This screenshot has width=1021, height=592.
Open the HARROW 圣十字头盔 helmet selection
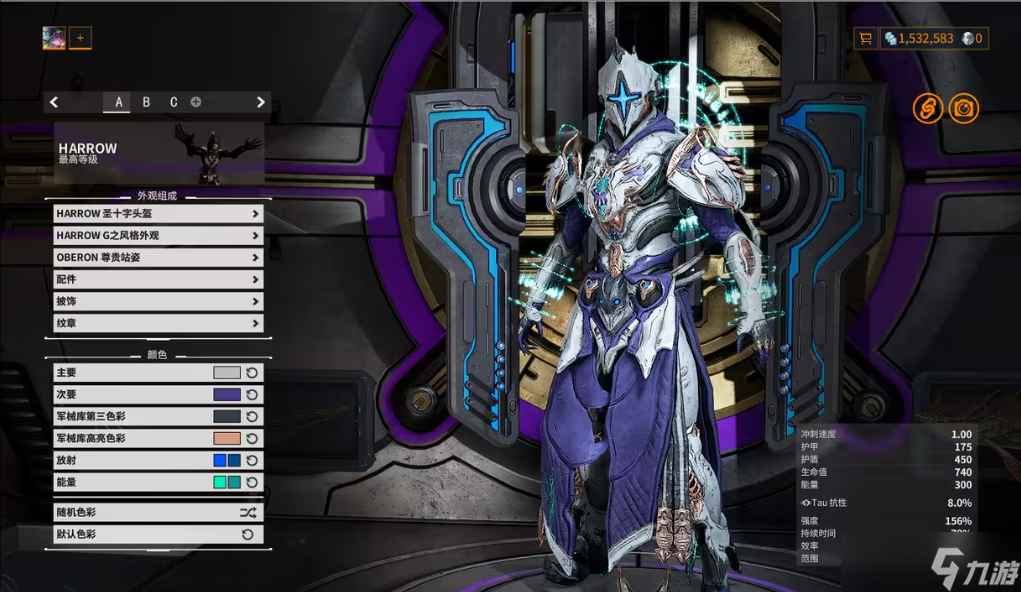pyautogui.click(x=158, y=213)
